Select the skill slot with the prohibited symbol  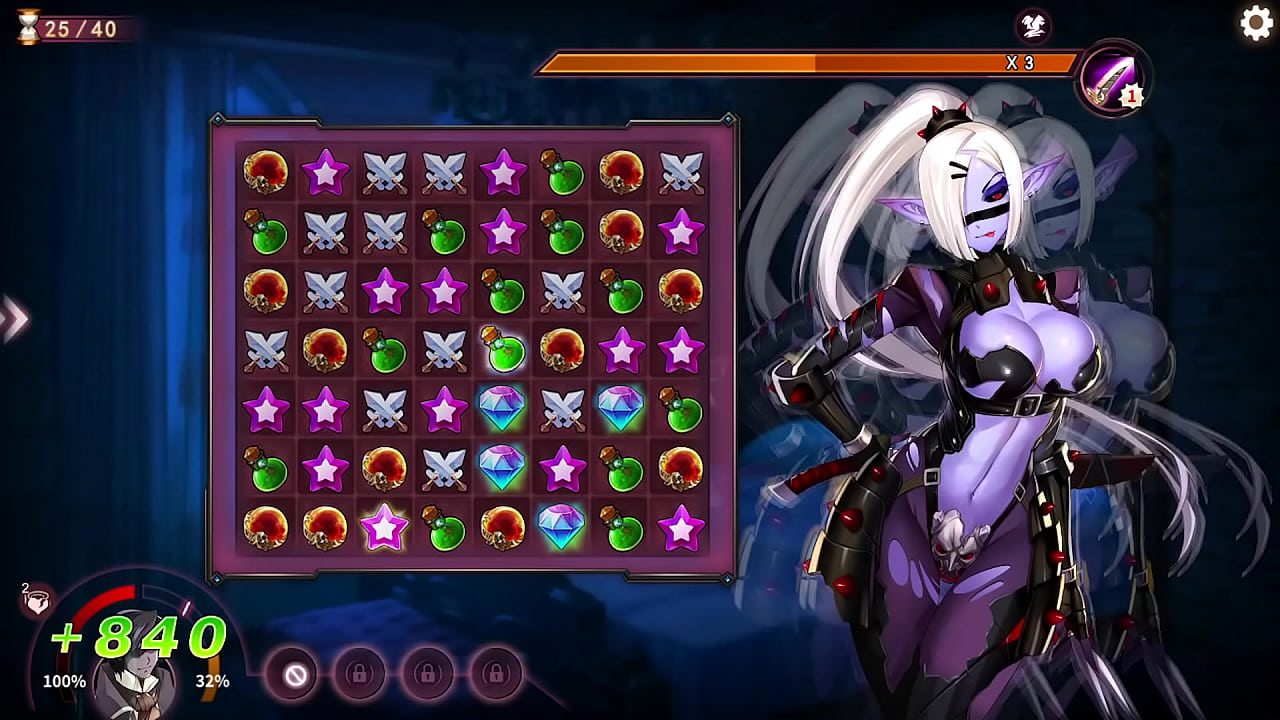(295, 675)
